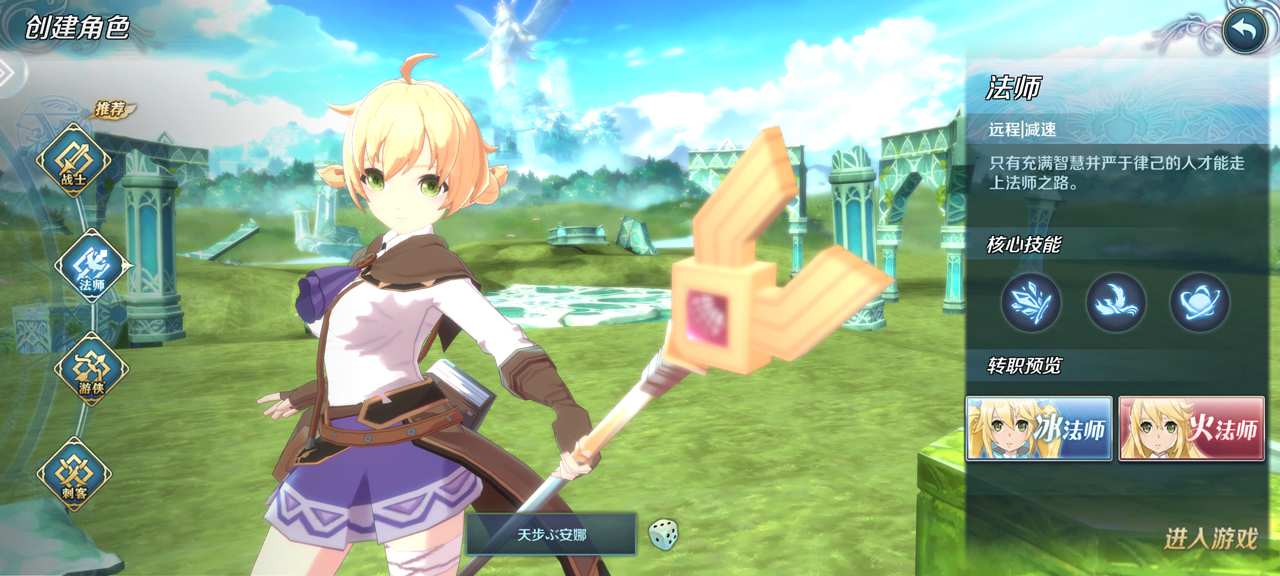Click the 进入游戏 enter game button

1210,539
